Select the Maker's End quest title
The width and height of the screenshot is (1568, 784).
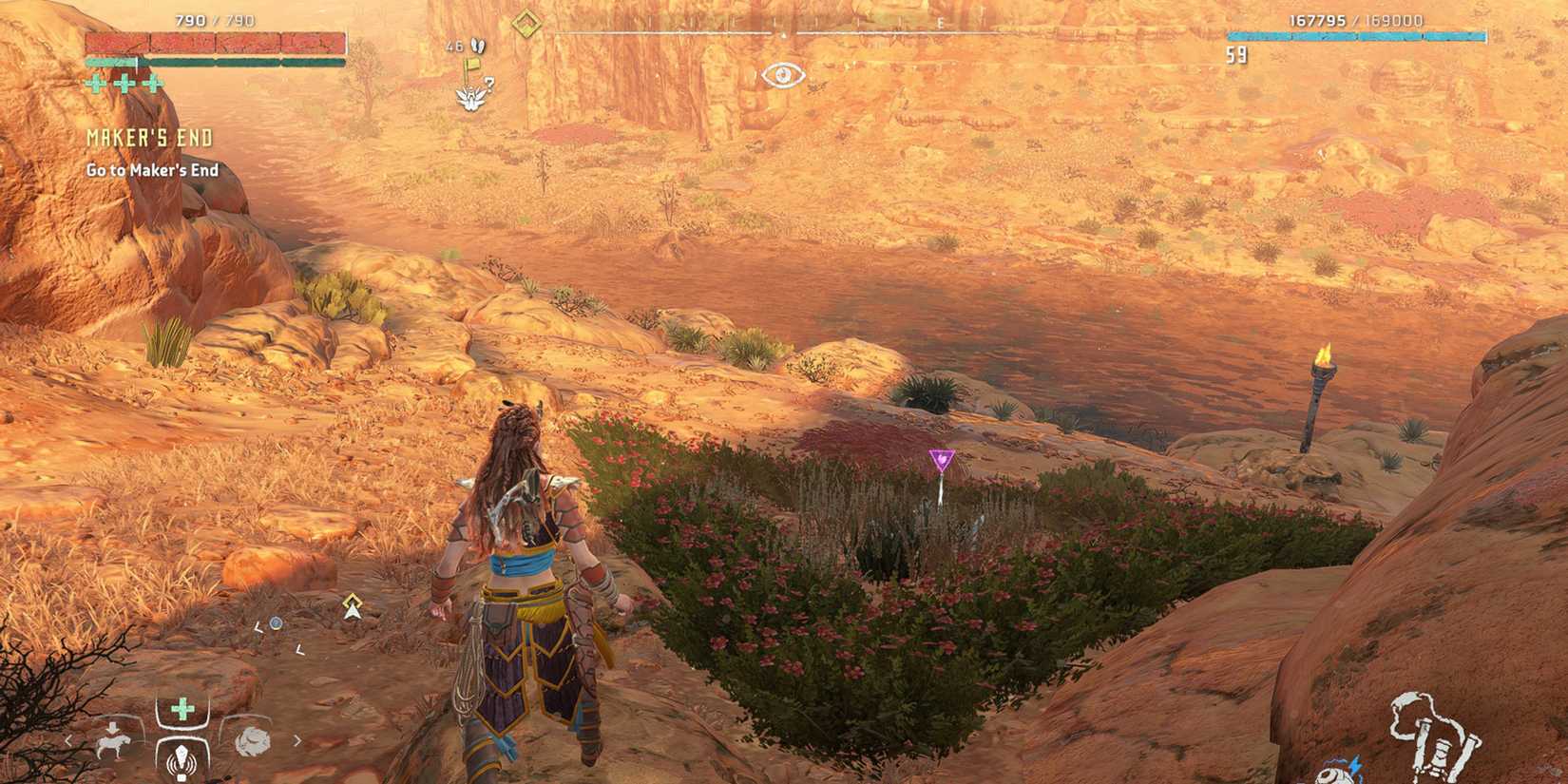pyautogui.click(x=148, y=136)
